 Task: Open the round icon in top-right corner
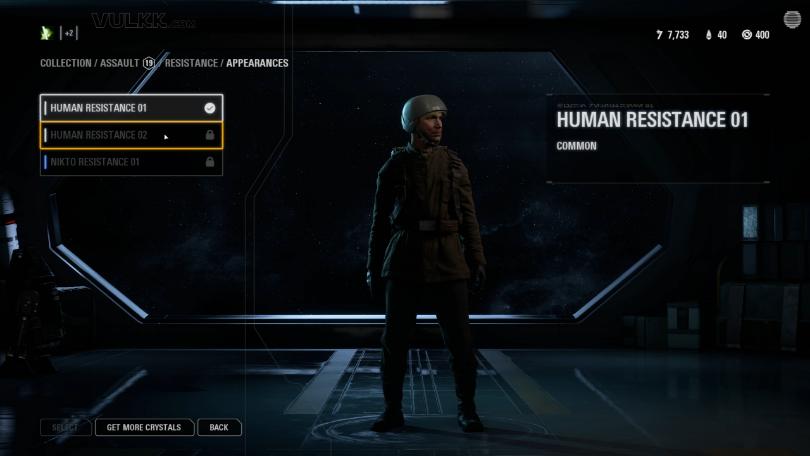pyautogui.click(x=791, y=19)
